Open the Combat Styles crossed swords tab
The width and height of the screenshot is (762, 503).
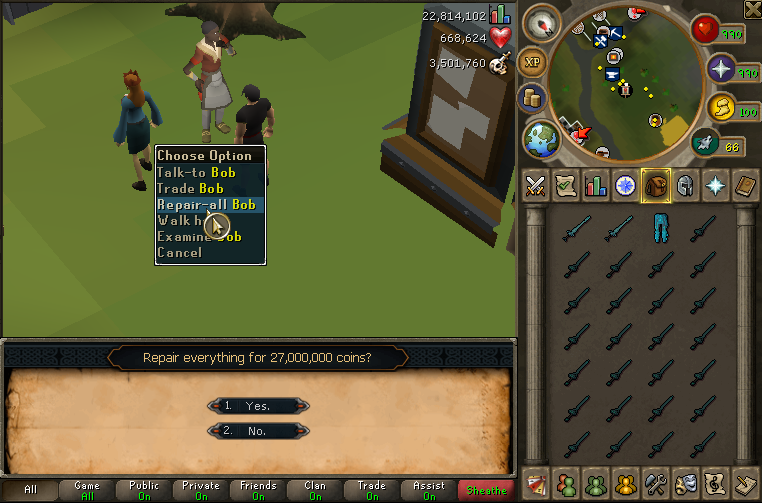[535, 186]
